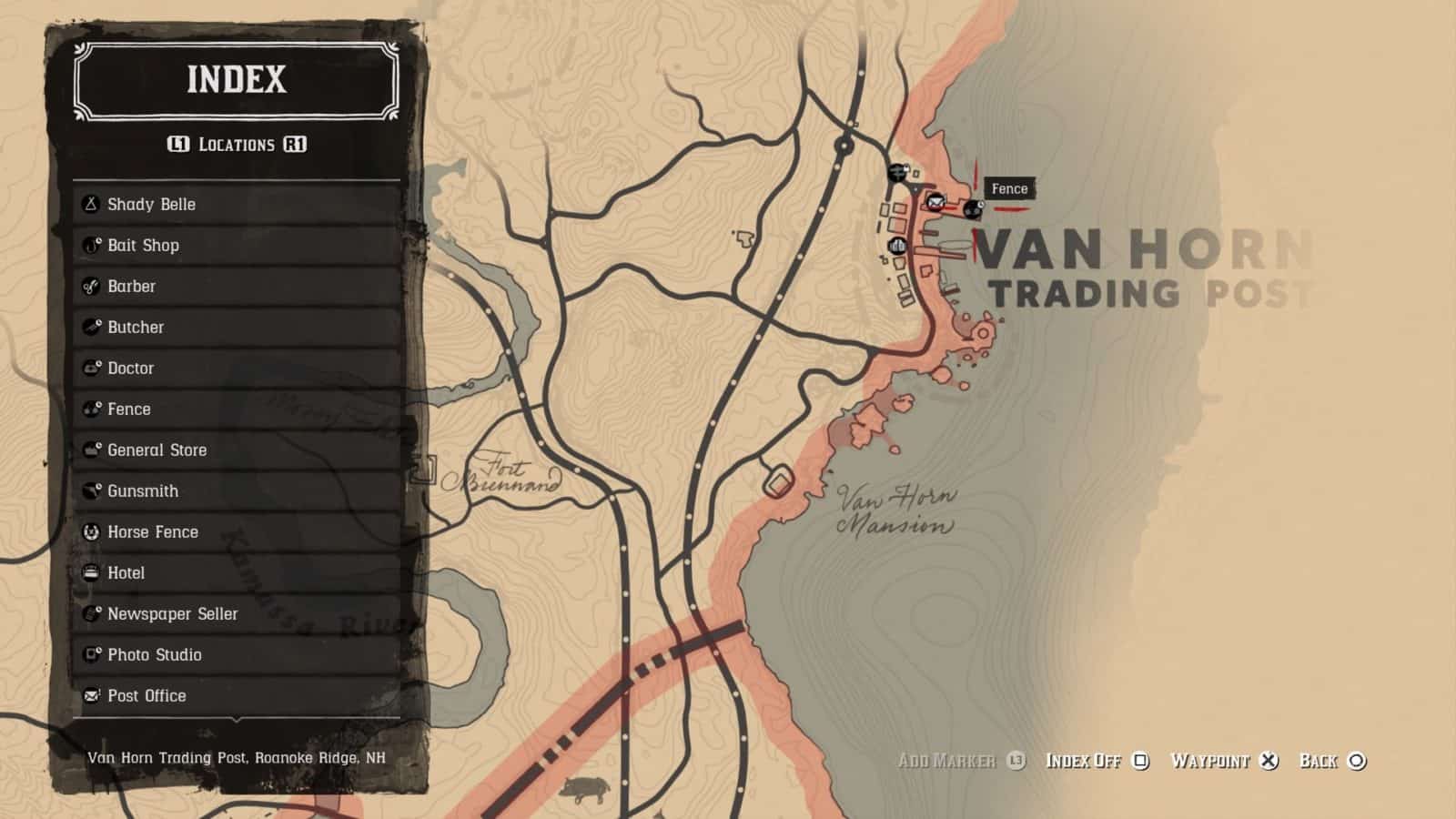The width and height of the screenshot is (1456, 819).
Task: Select the Fence marker icon on the map
Action: 973,209
